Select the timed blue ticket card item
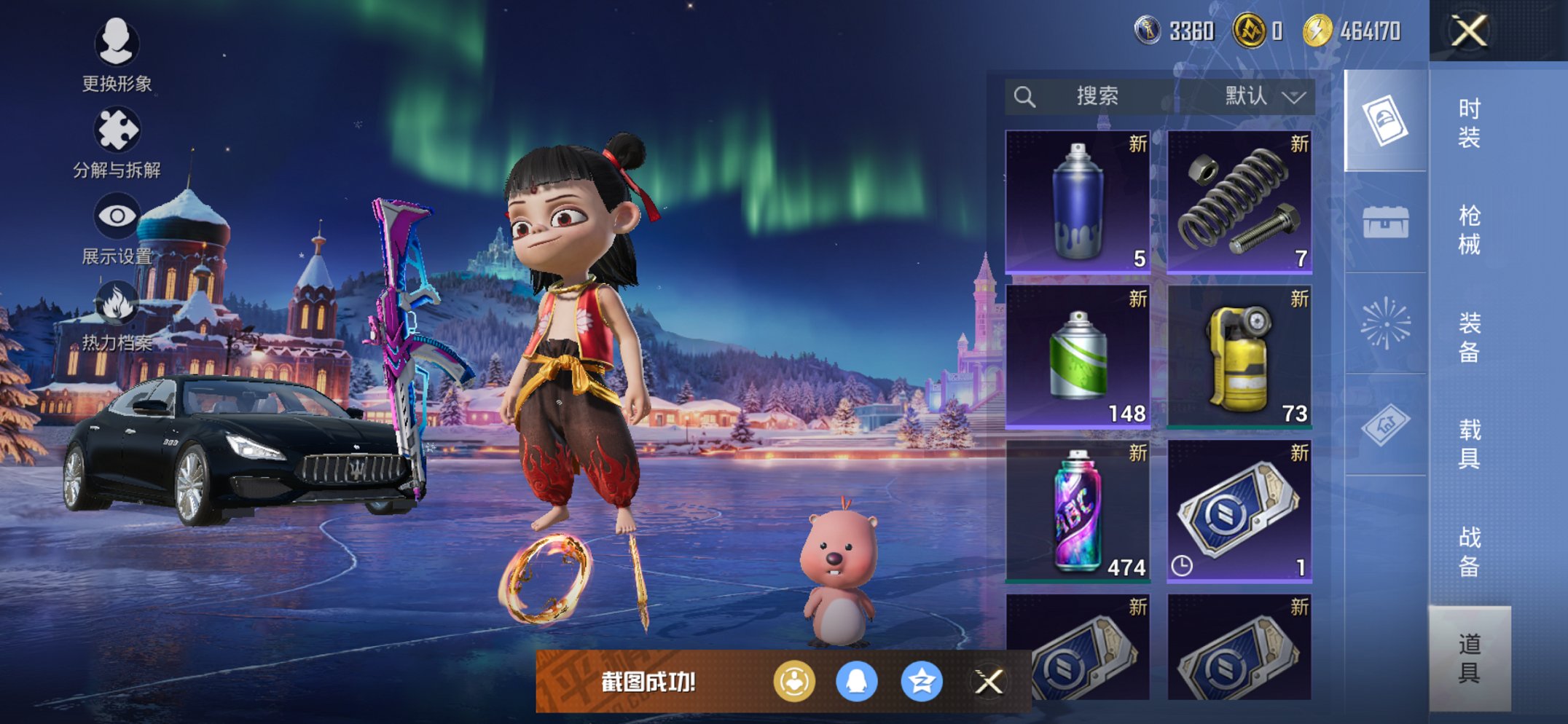This screenshot has width=1568, height=724. click(1239, 511)
